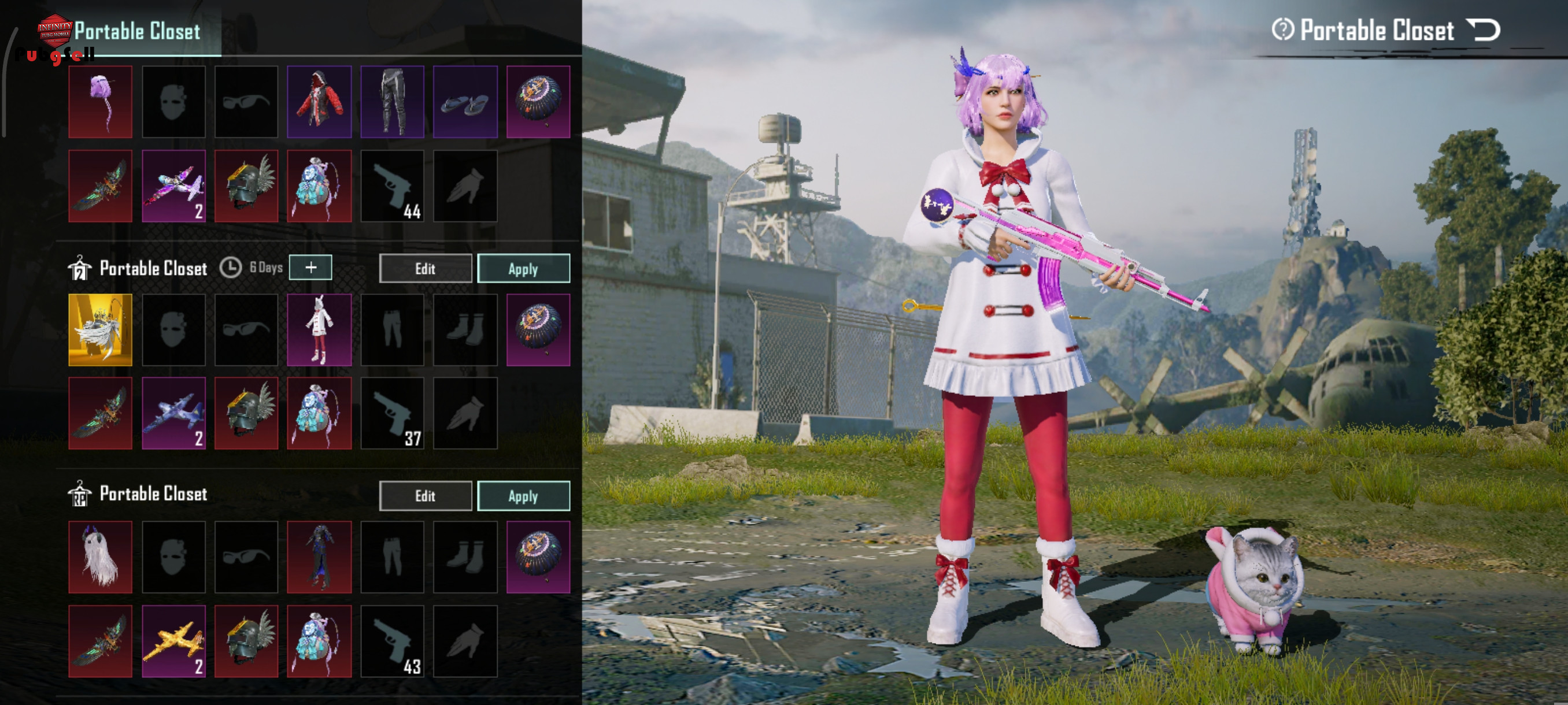Edit the 6 Days Portable Closet
Image resolution: width=1568 pixels, height=705 pixels.
point(425,268)
